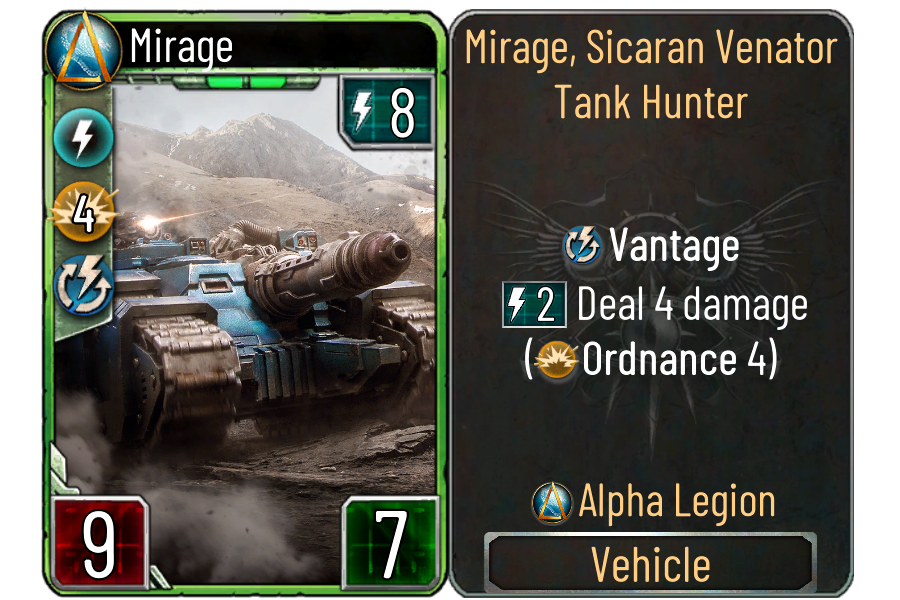The height and width of the screenshot is (600, 900).
Task: Click the Alpha Legion emblem beside the Mirage name
Action: 76,48
